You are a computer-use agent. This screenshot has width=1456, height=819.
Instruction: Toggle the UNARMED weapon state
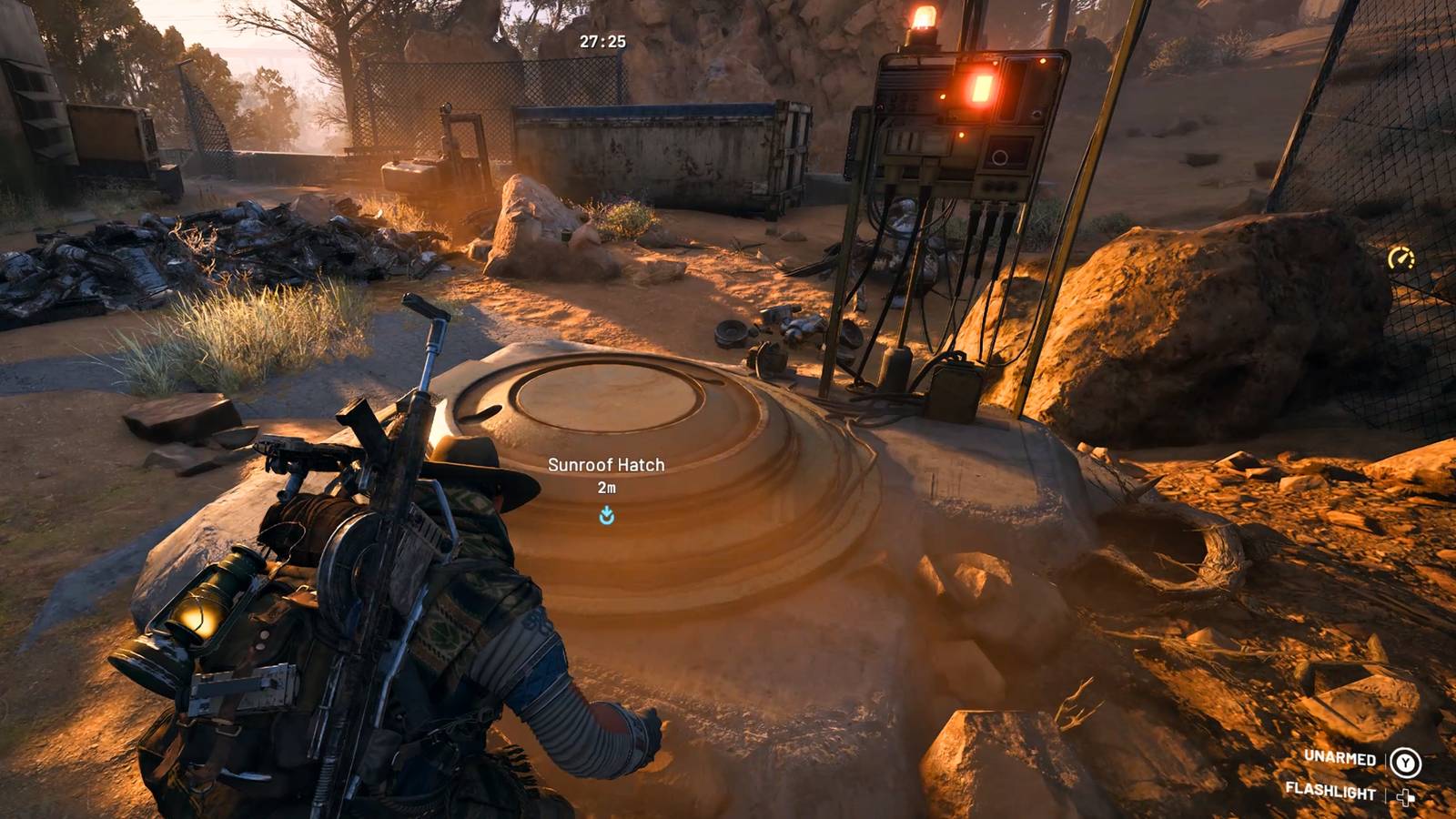[x=1339, y=757]
